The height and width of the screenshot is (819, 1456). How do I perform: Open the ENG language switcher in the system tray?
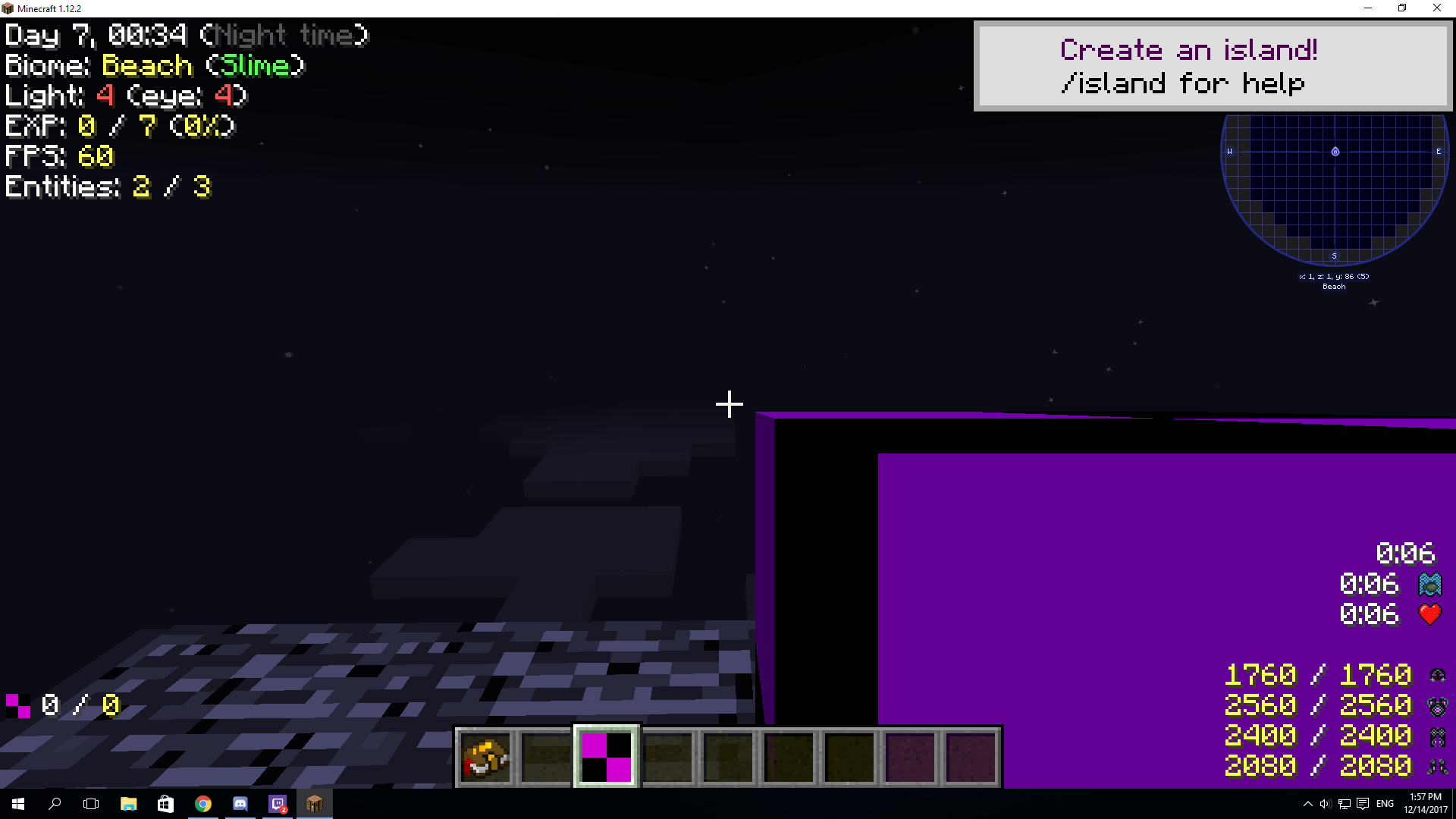click(x=1385, y=804)
